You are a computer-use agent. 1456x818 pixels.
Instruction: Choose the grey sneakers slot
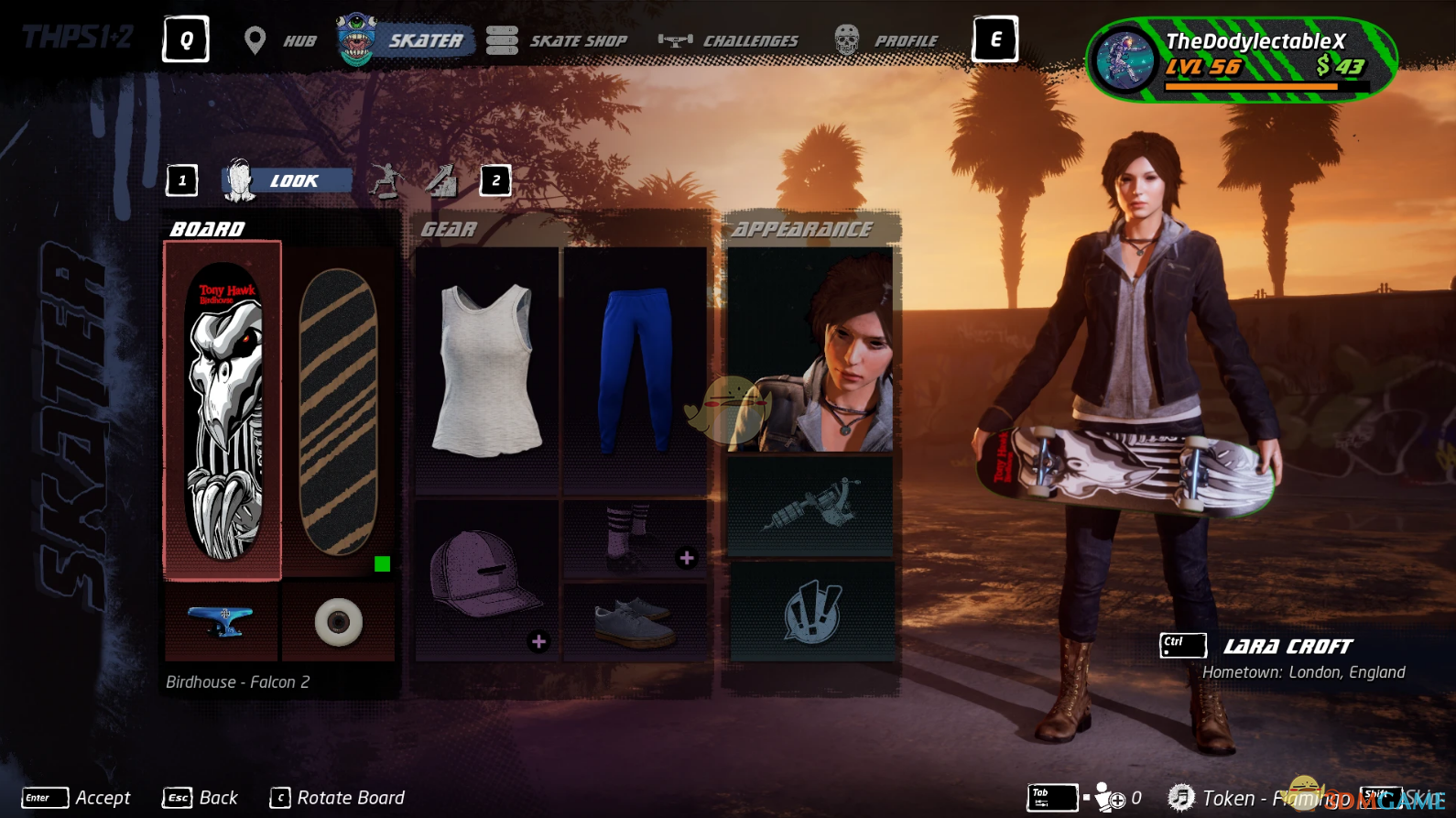coord(635,623)
